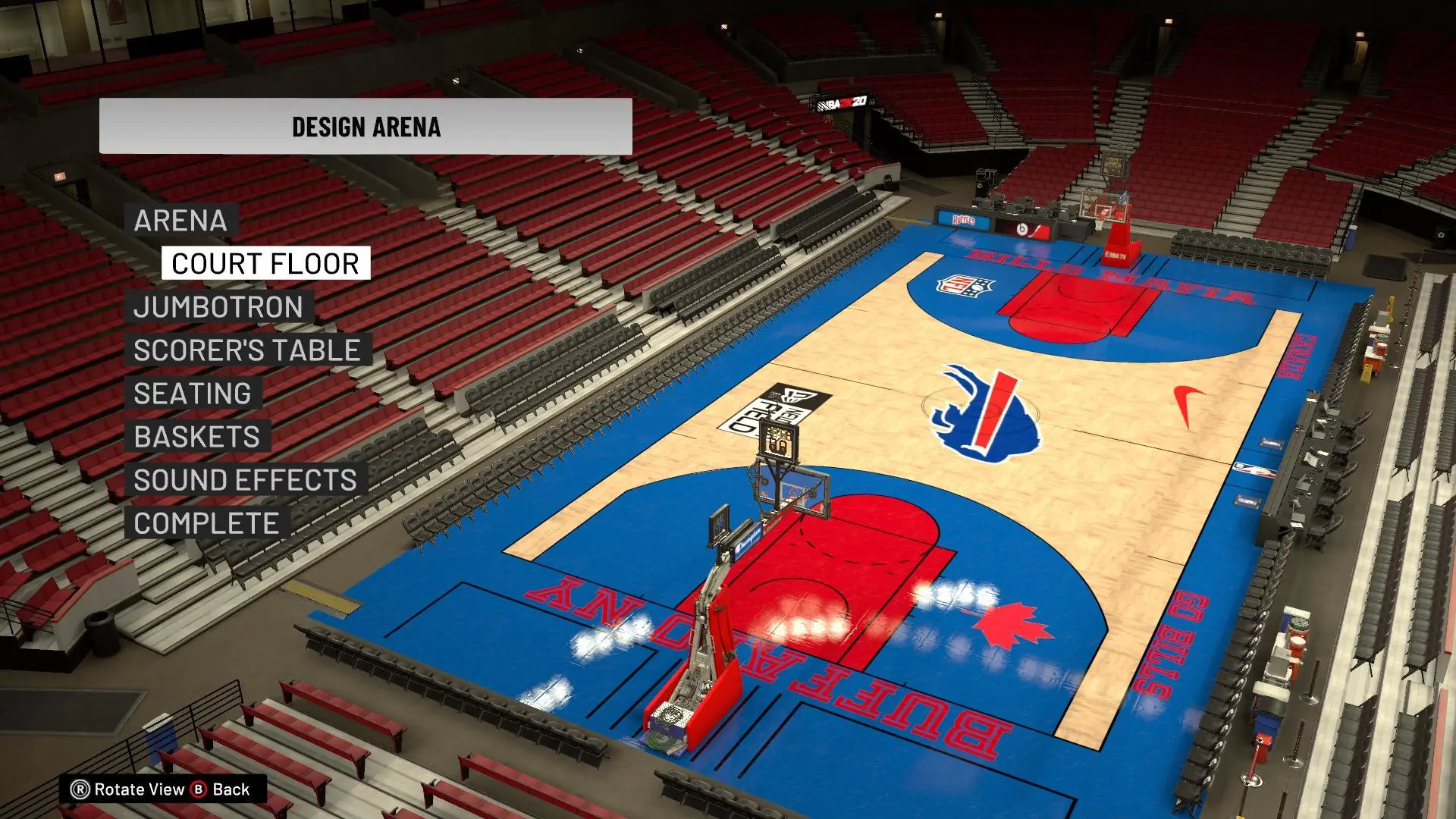Open Scorer's Table customization
The height and width of the screenshot is (819, 1456).
pos(247,350)
